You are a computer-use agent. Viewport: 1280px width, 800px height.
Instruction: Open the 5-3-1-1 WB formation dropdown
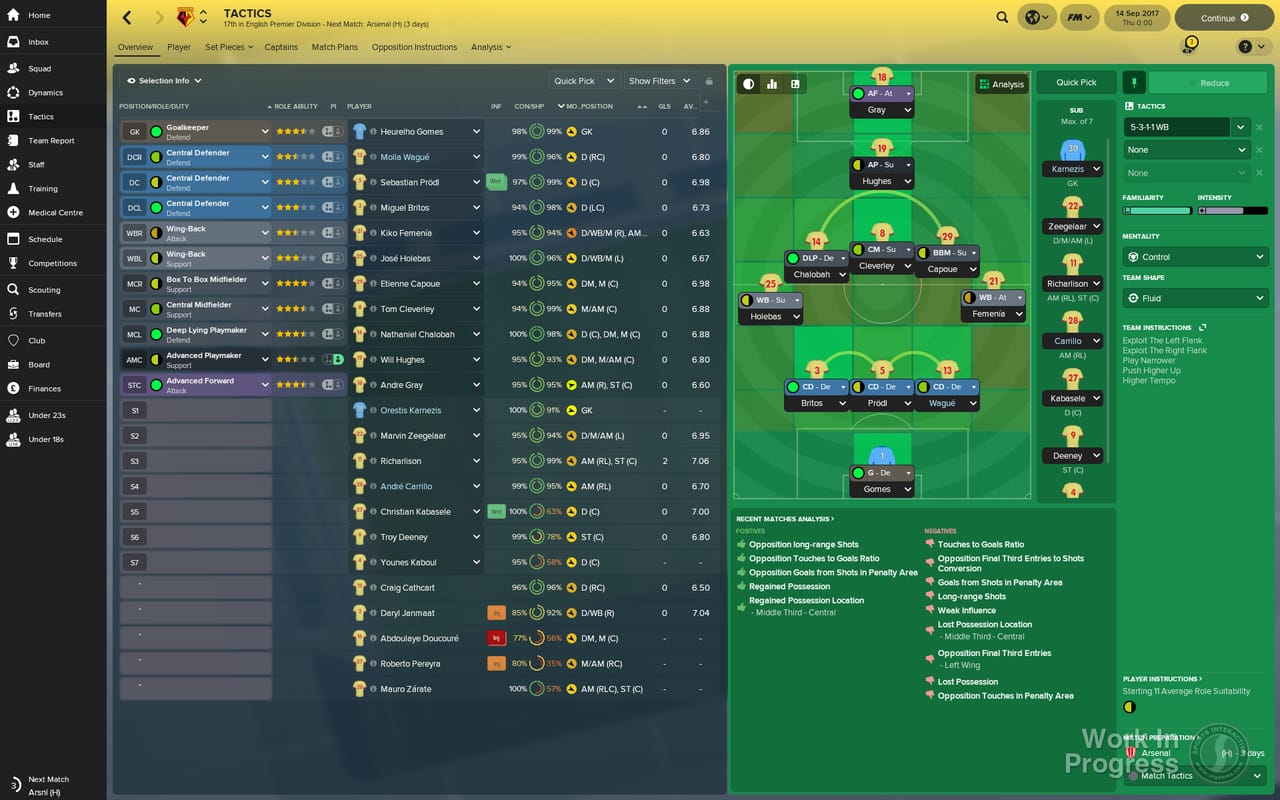click(x=1185, y=127)
